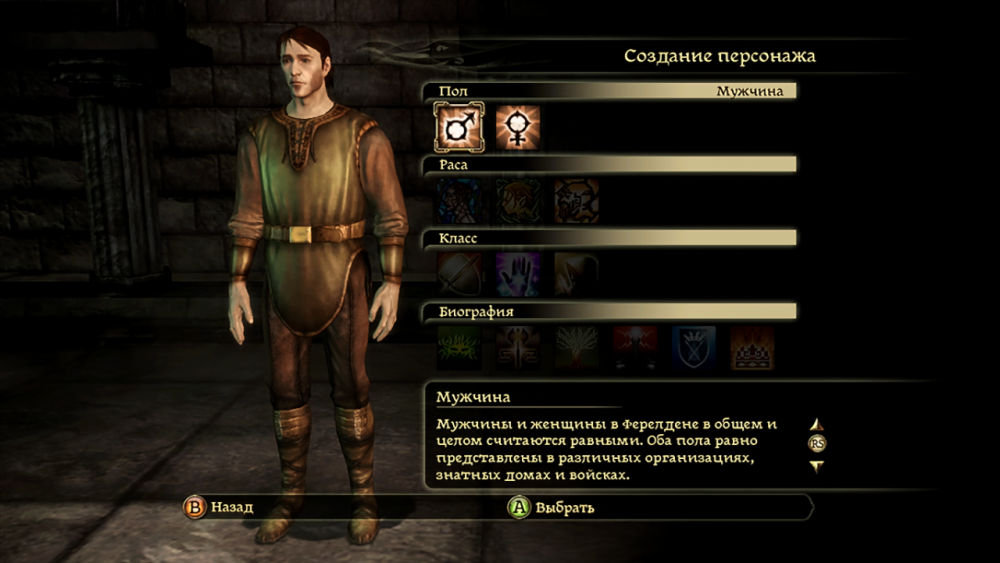Select the warrior class sword-and-shield icon
1000x563 pixels.
tap(459, 274)
